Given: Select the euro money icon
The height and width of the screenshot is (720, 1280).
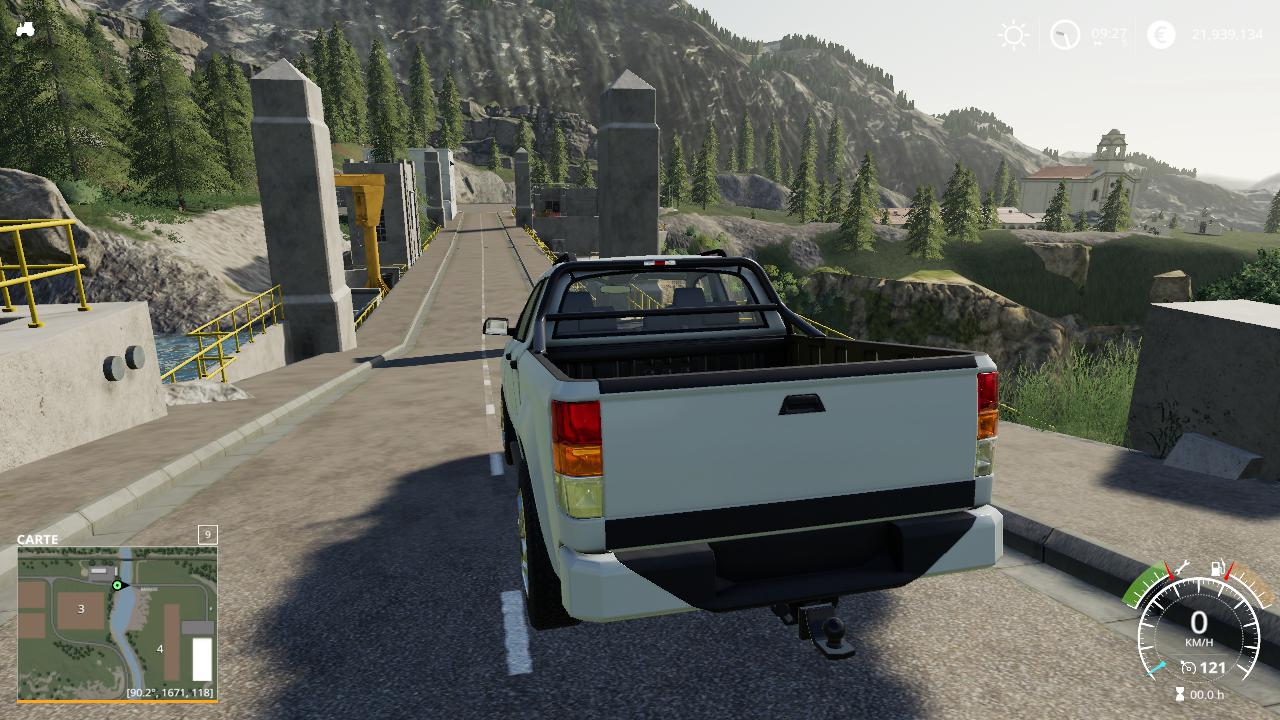Looking at the screenshot, I should click(1161, 35).
